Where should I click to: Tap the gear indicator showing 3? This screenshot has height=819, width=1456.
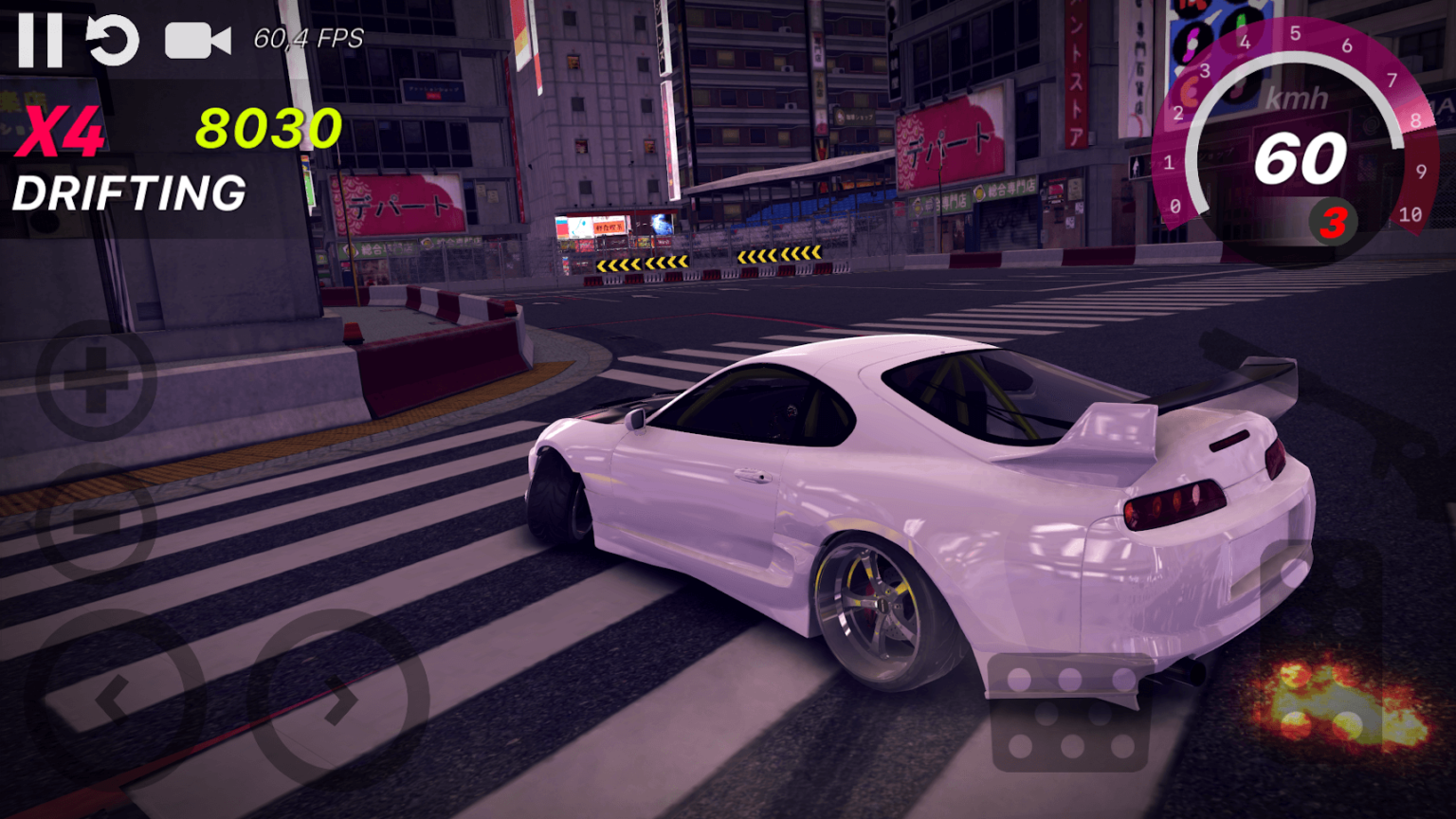pyautogui.click(x=1333, y=220)
